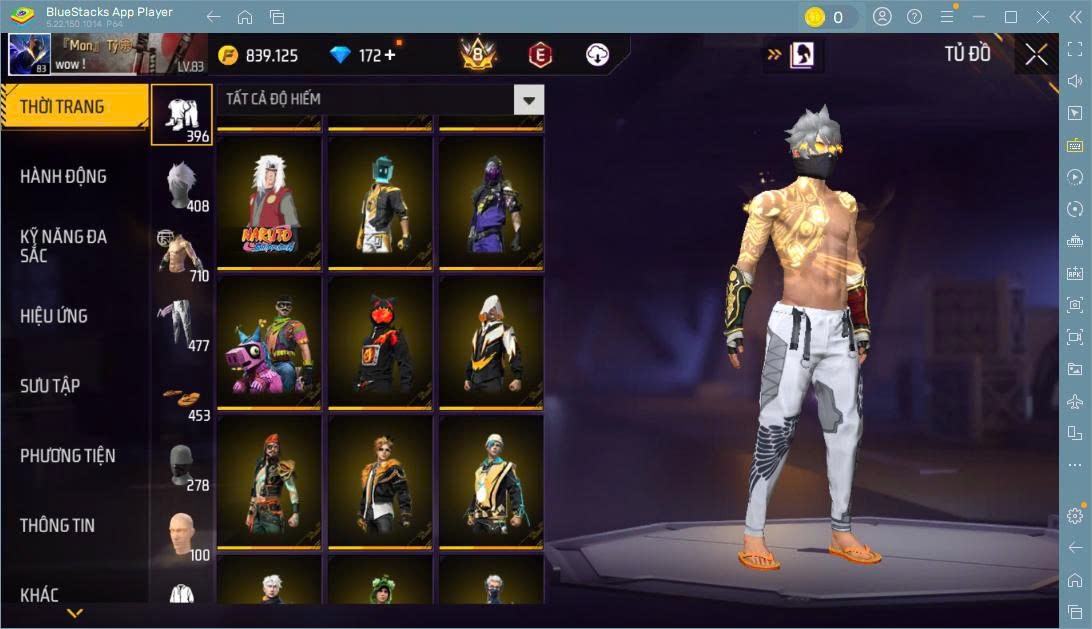Open the player profile avatar
This screenshot has width=1092, height=629.
tap(29, 55)
